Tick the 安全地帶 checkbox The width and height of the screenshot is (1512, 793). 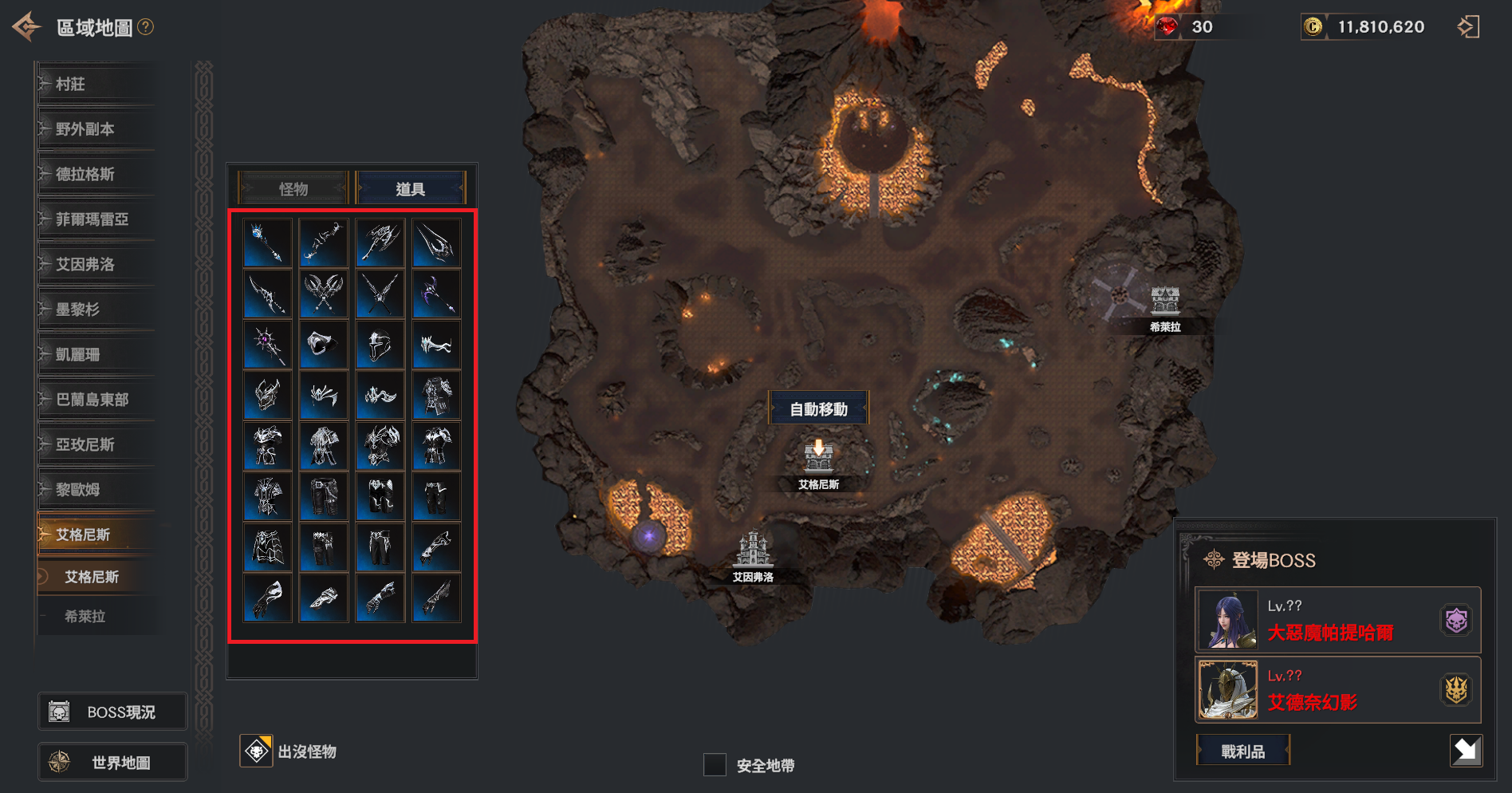[715, 765]
